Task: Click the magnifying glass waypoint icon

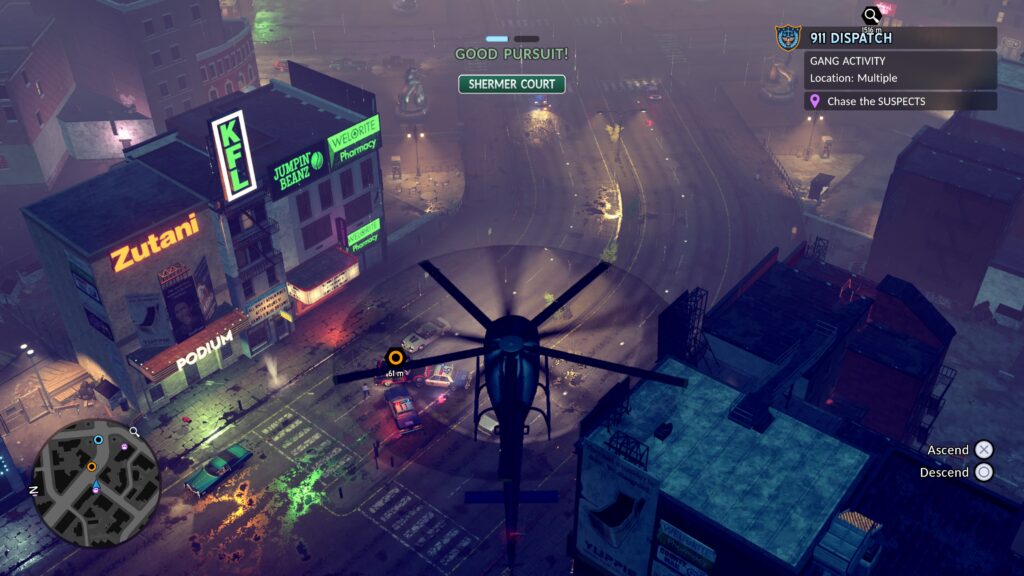Action: pyautogui.click(x=872, y=15)
